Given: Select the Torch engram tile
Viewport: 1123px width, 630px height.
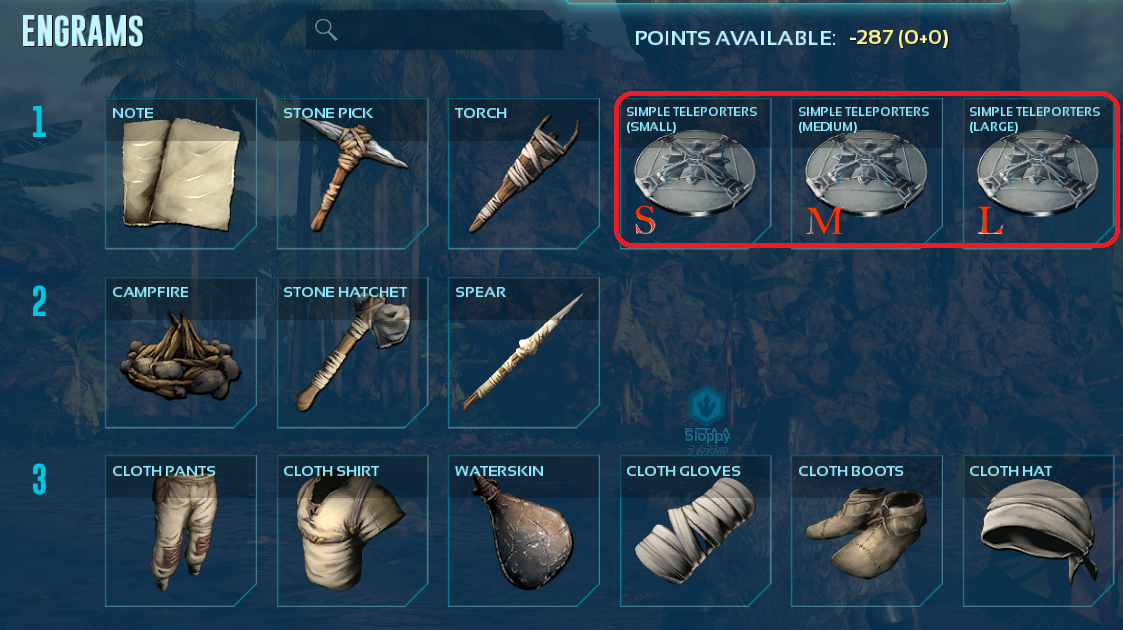Looking at the screenshot, I should point(523,173).
